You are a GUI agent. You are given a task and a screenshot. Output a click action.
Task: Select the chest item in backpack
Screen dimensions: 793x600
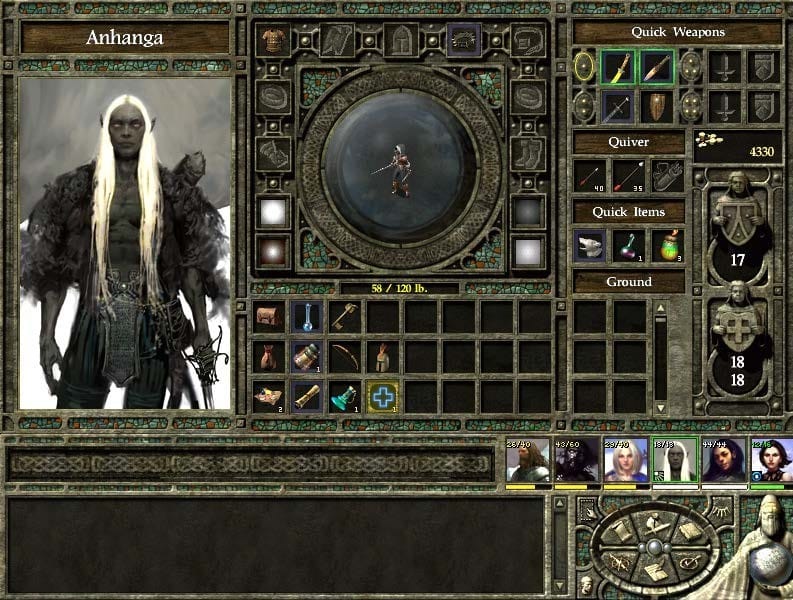pyautogui.click(x=269, y=317)
